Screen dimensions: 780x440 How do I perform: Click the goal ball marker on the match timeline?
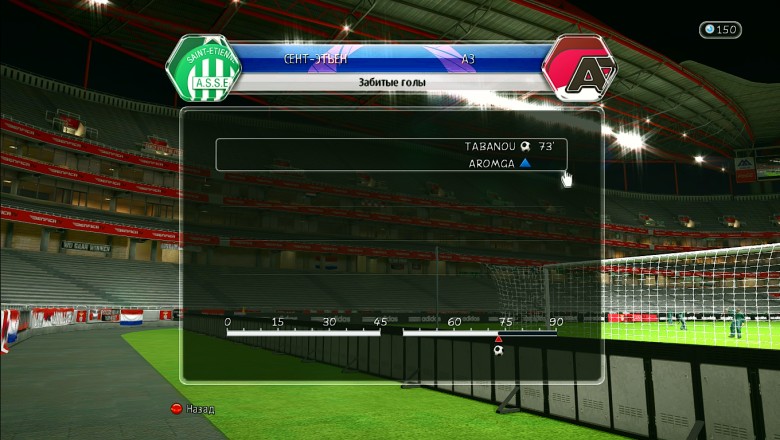498,350
